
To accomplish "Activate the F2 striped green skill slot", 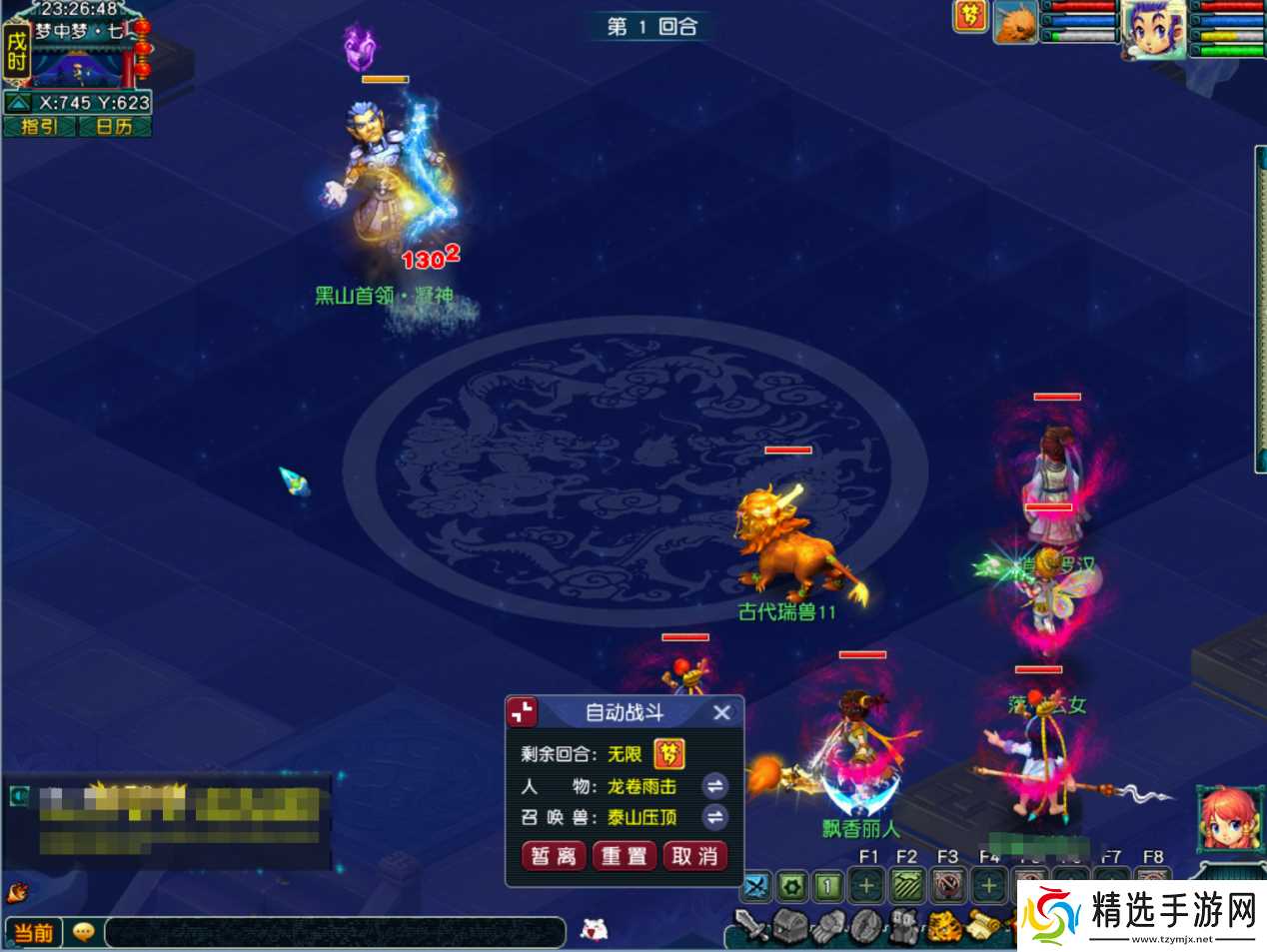I will coord(907,885).
